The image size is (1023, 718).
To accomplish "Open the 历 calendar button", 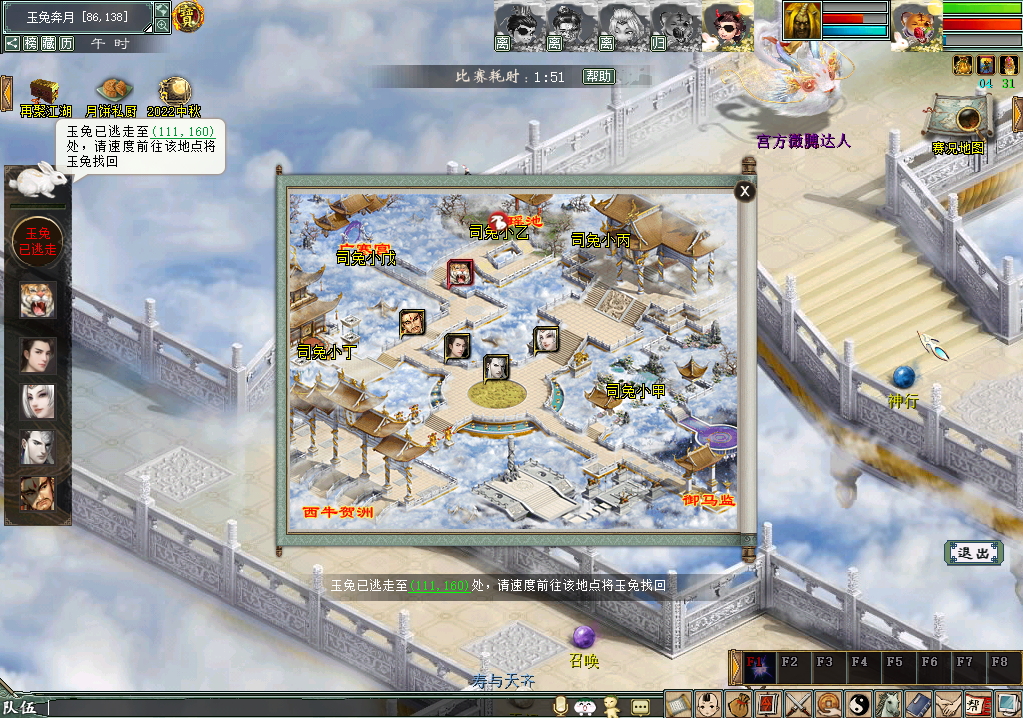I will (67, 44).
